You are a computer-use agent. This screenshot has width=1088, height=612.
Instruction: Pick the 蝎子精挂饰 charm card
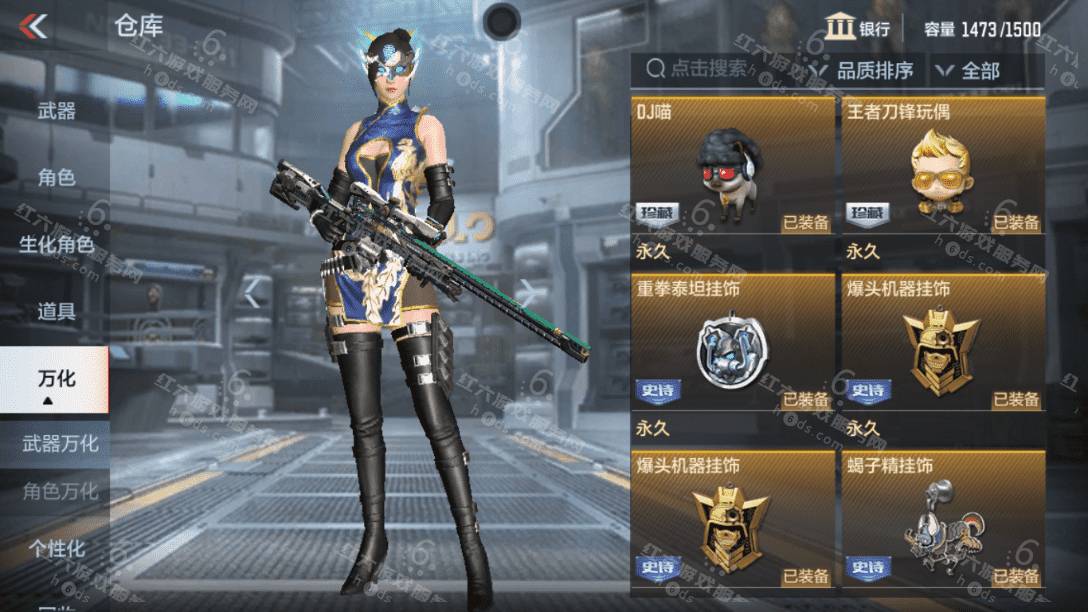click(x=943, y=518)
